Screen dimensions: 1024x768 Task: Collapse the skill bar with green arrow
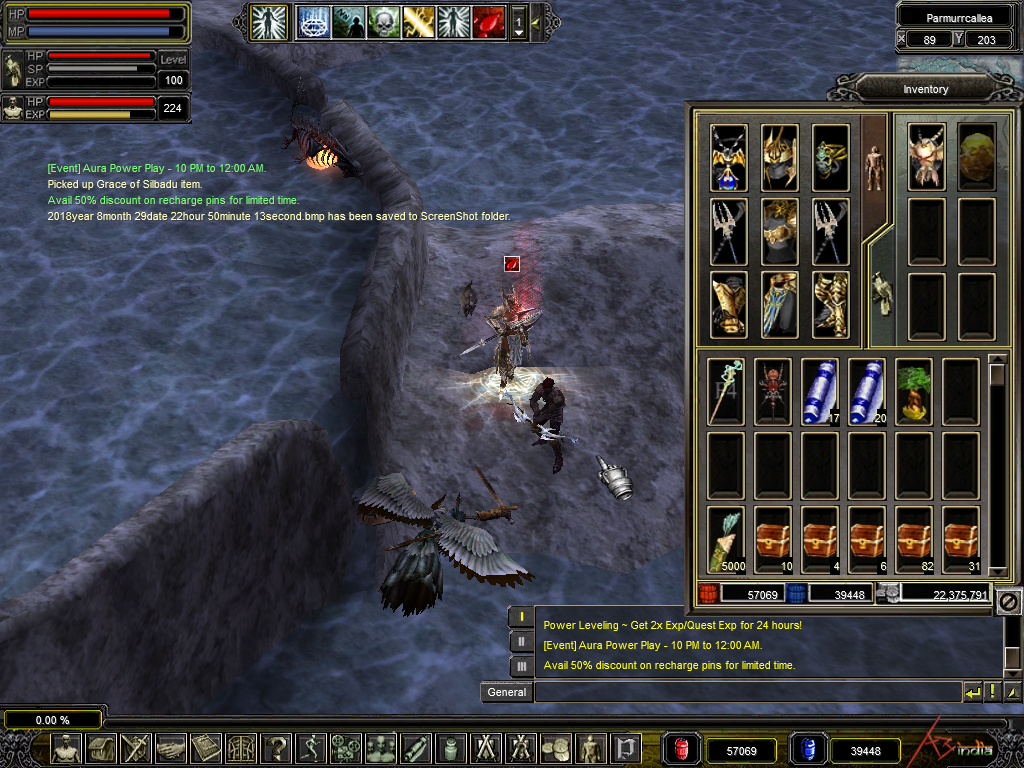[536, 21]
